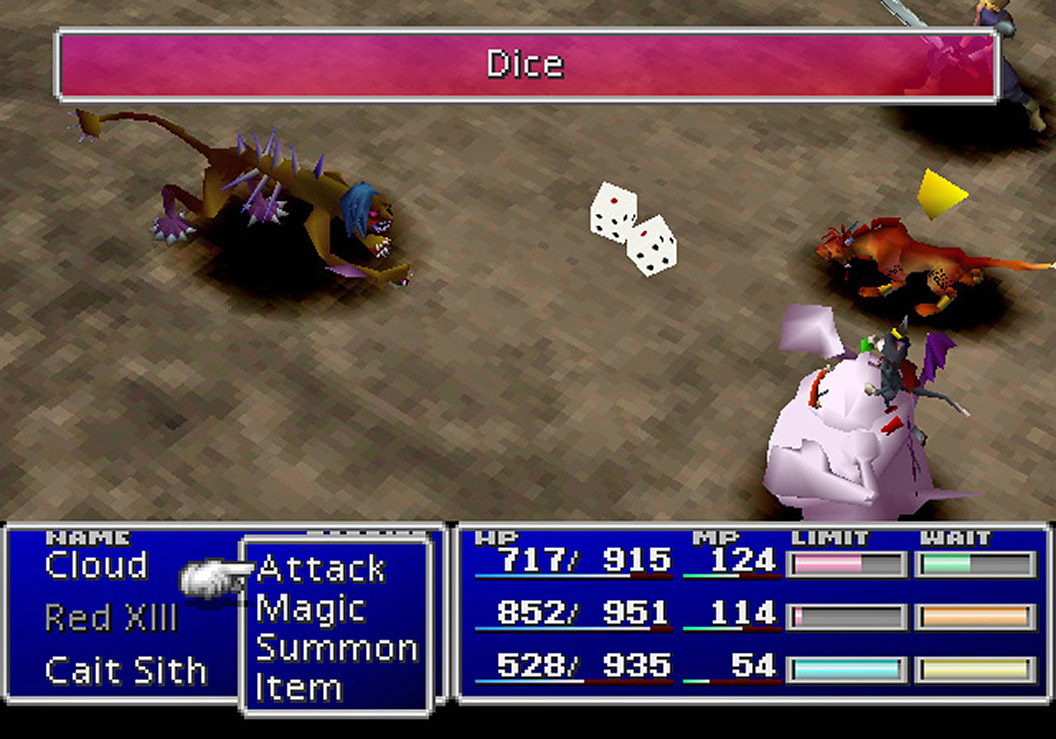This screenshot has height=739, width=1056.
Task: Select Red XIII in the party list
Action: tap(110, 618)
